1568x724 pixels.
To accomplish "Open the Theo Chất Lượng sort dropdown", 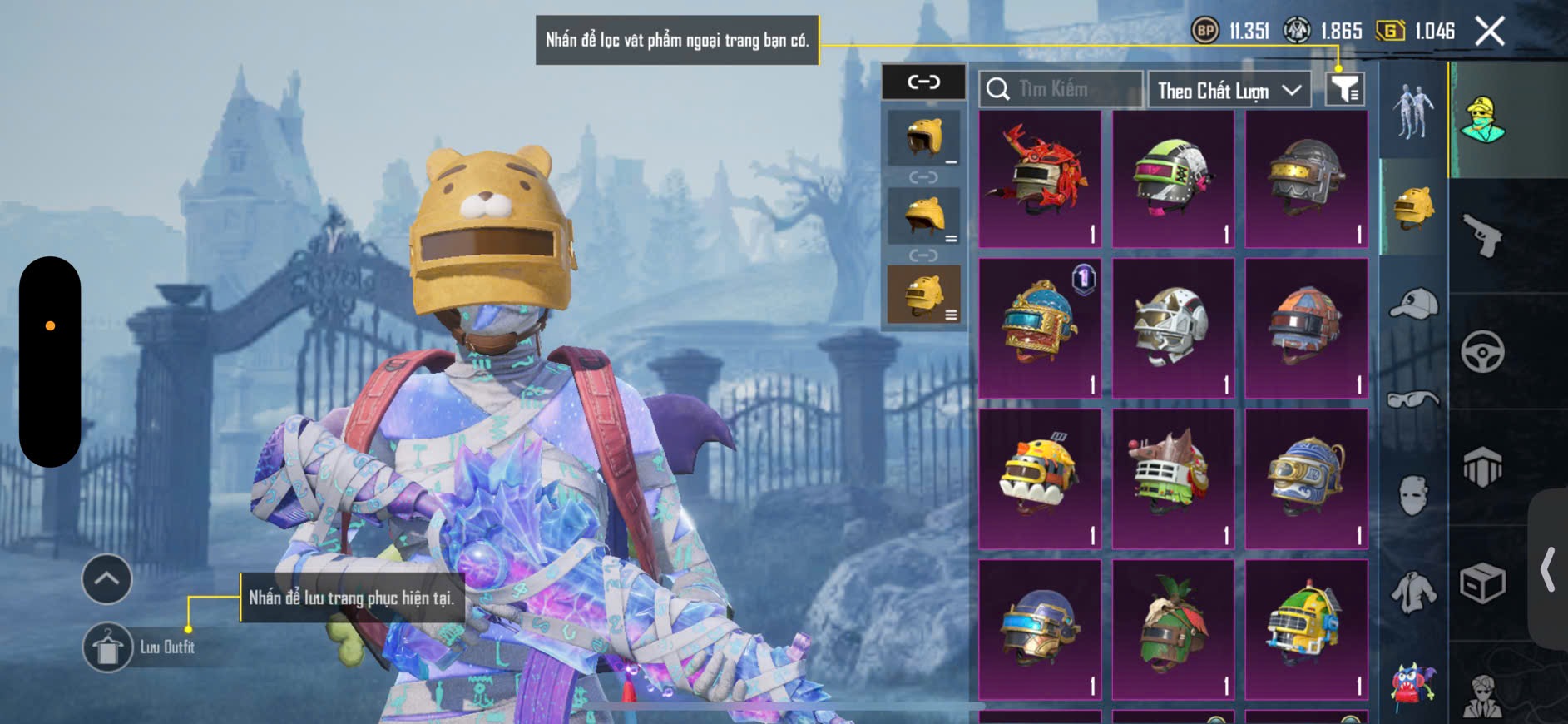I will 1228,90.
